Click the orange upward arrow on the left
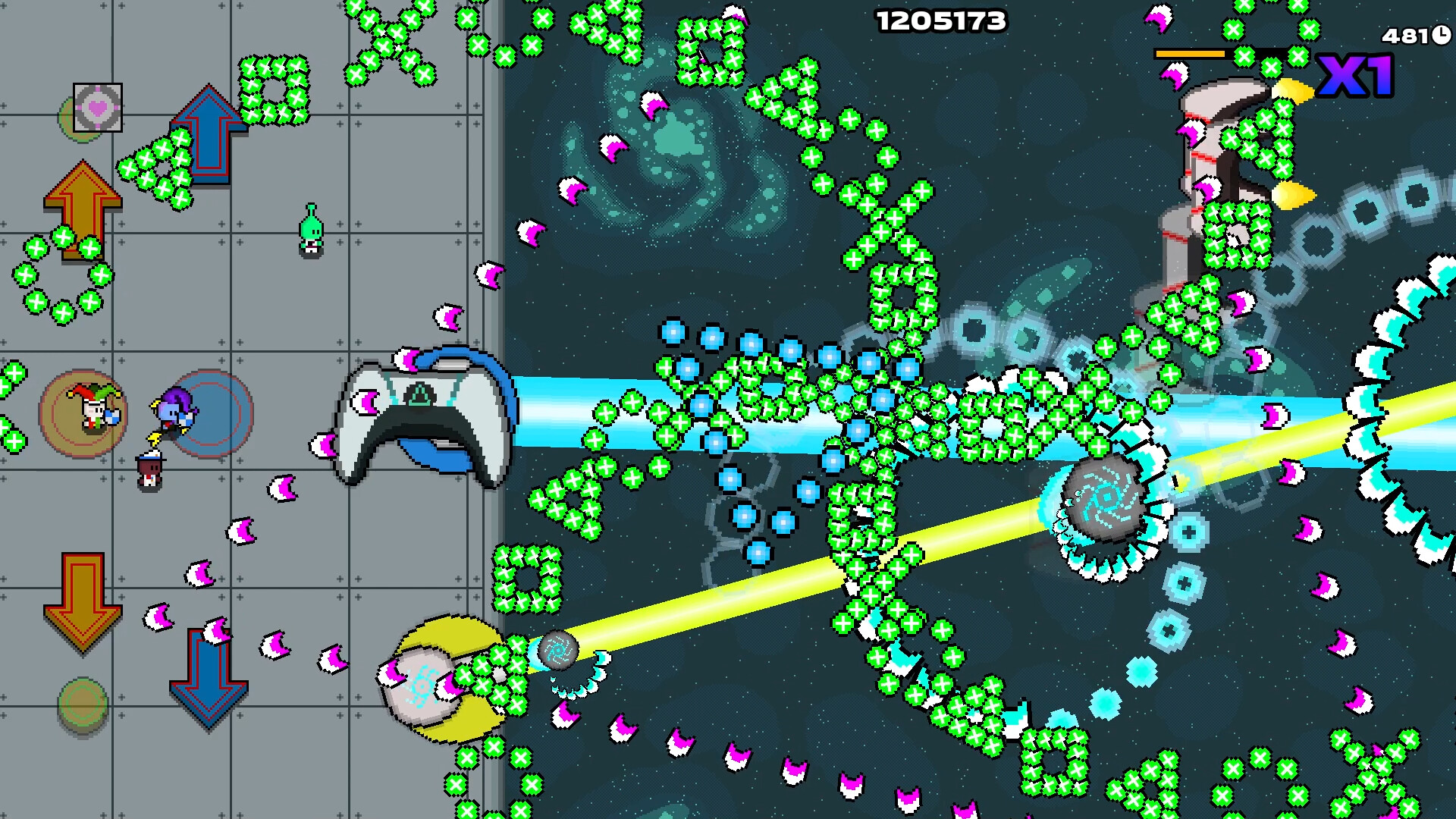1456x819 pixels. coord(82,209)
